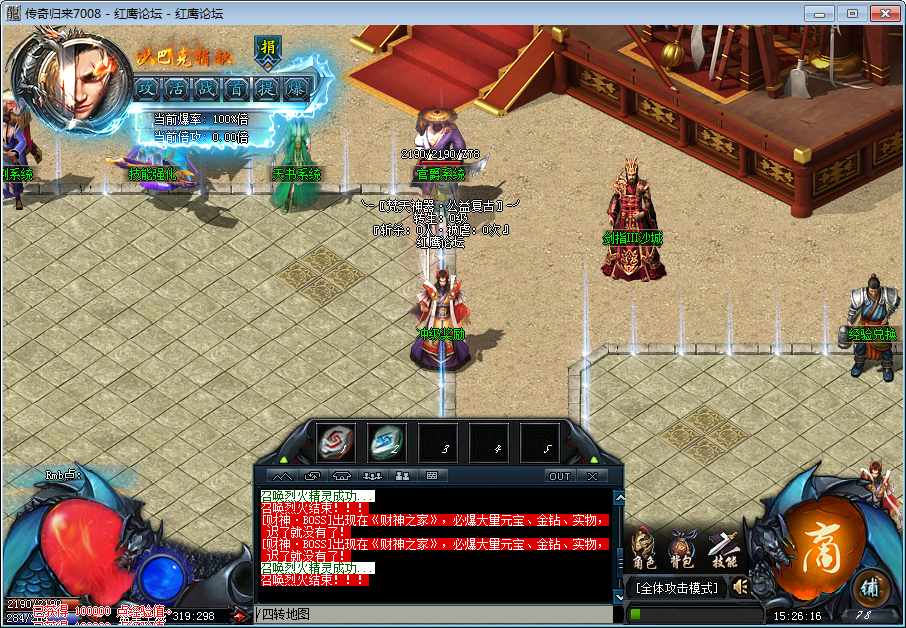
Task: Minimize the game window
Action: point(821,13)
